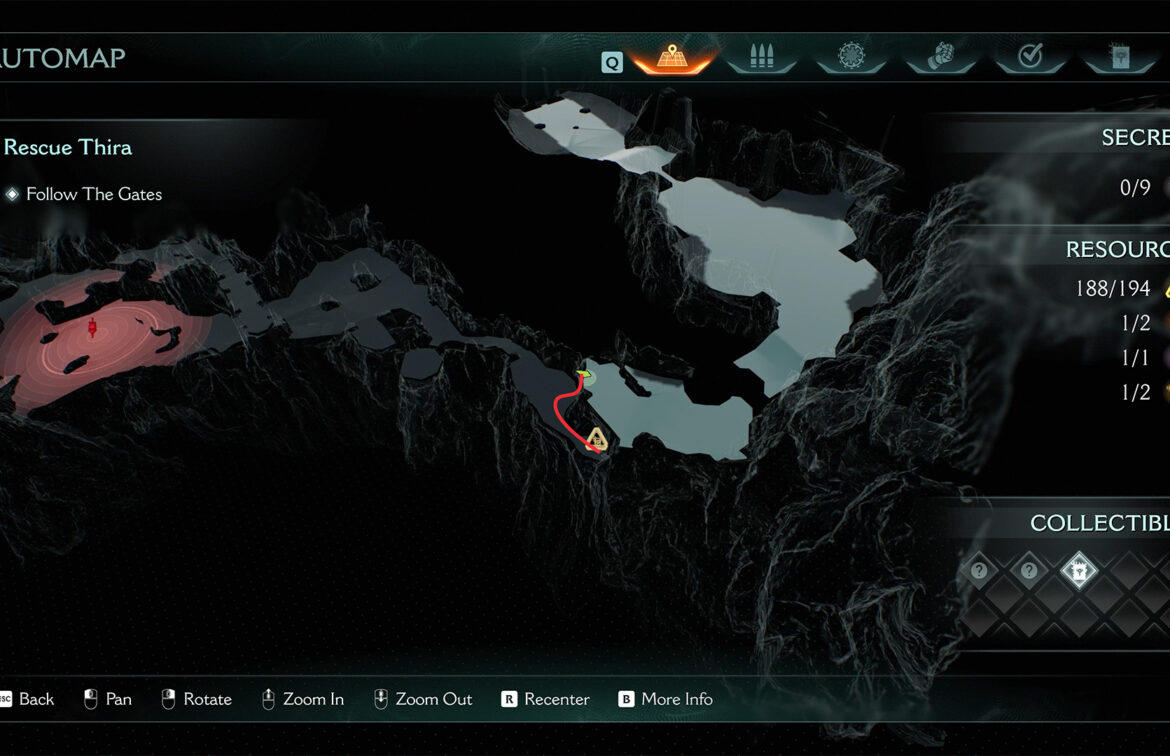Switch to the bullets arsenal tab

point(761,58)
